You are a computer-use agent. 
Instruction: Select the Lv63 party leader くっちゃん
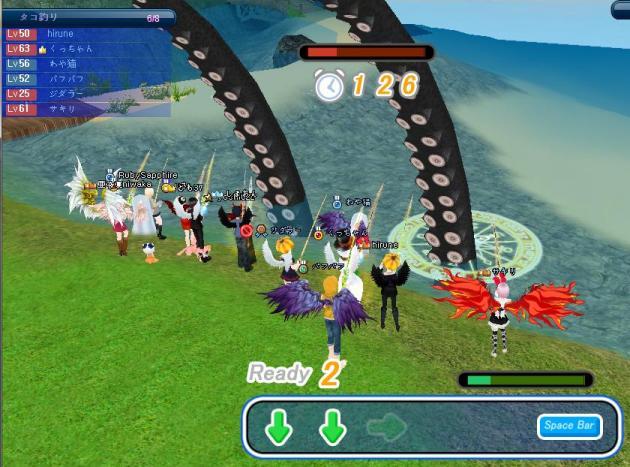coord(86,48)
